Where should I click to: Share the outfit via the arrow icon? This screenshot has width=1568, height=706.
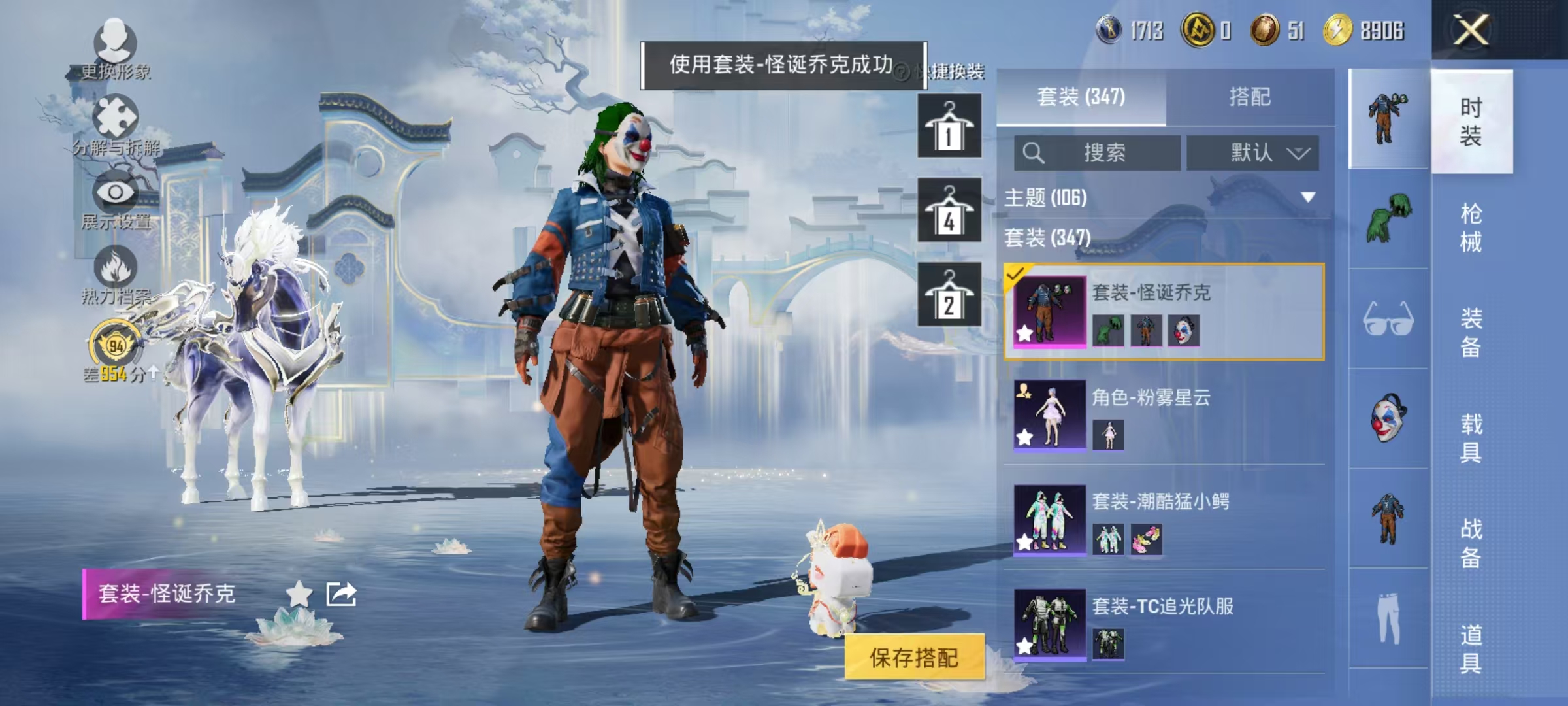(341, 594)
